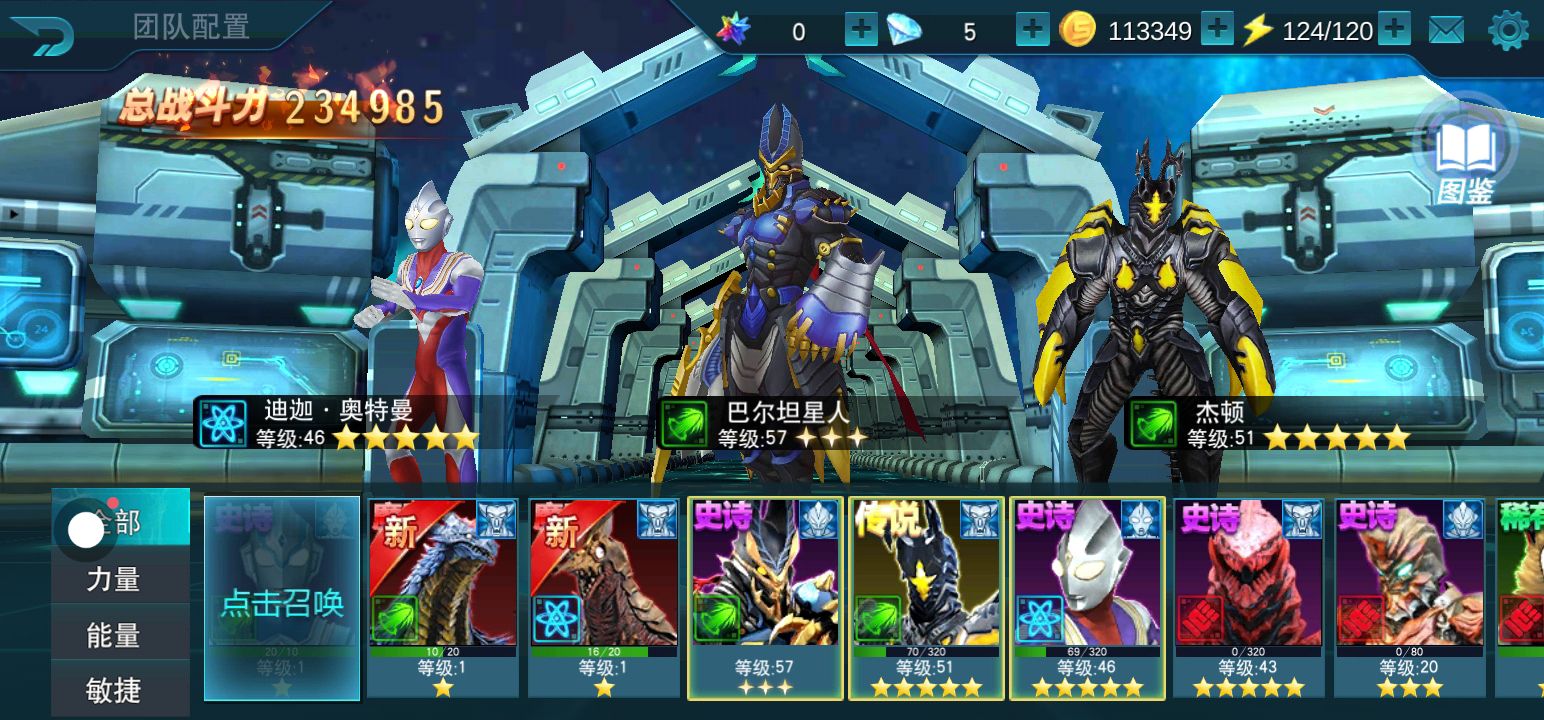
Task: Open the mail envelope inbox
Action: coord(1446,31)
